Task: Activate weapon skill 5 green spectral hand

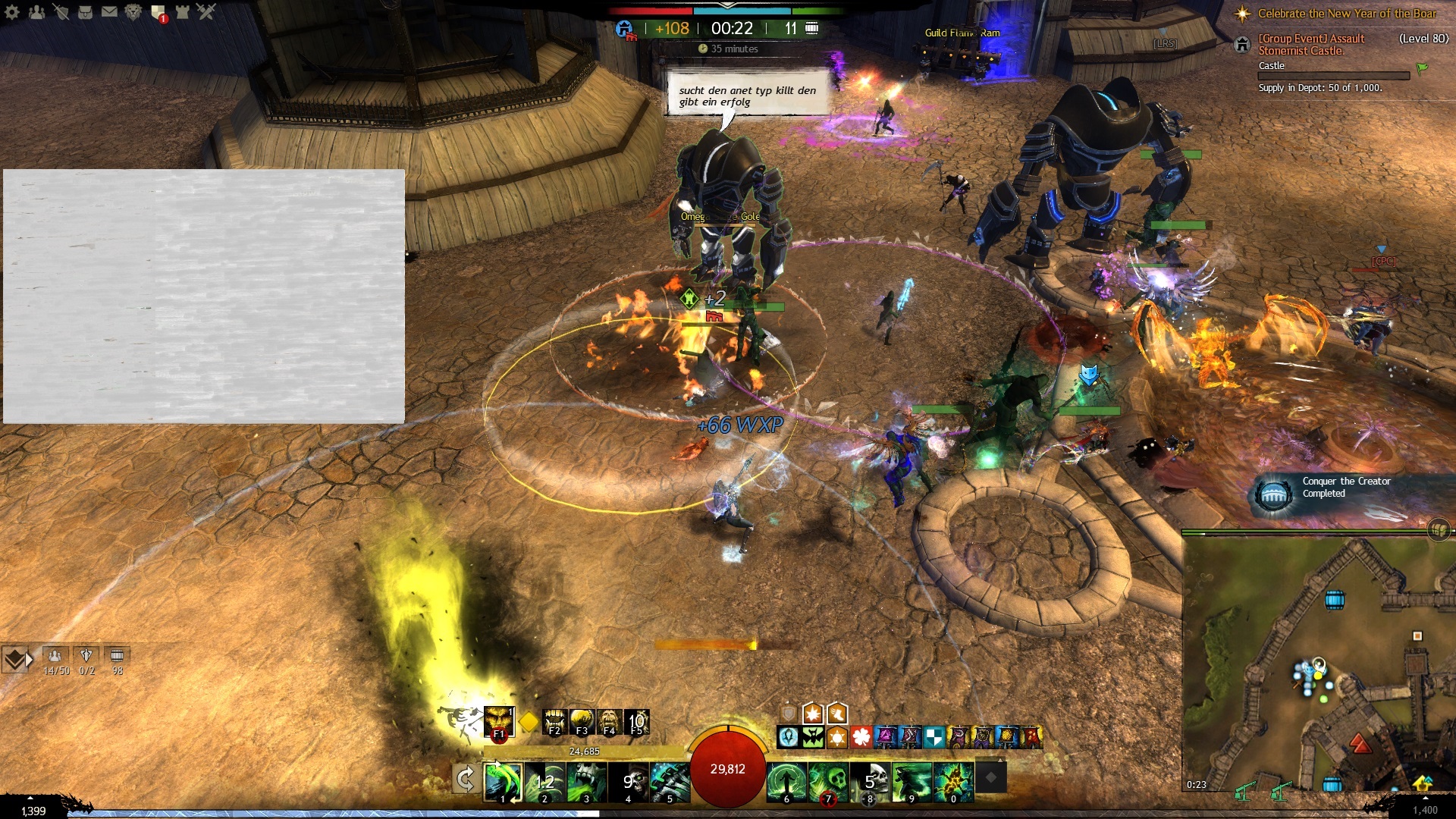Action: [670, 782]
